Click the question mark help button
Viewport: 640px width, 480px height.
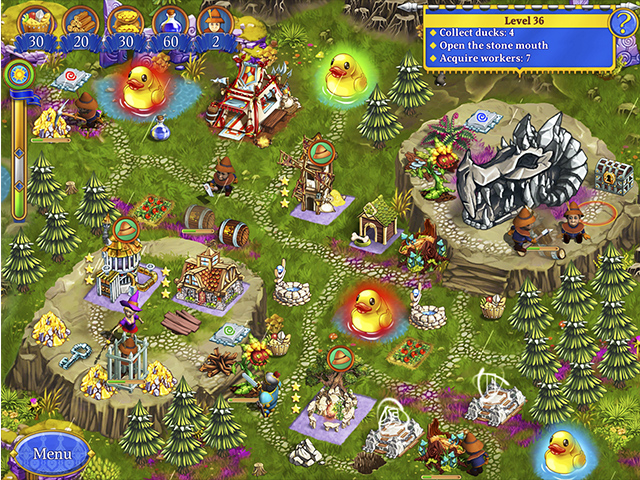pyautogui.click(x=621, y=23)
